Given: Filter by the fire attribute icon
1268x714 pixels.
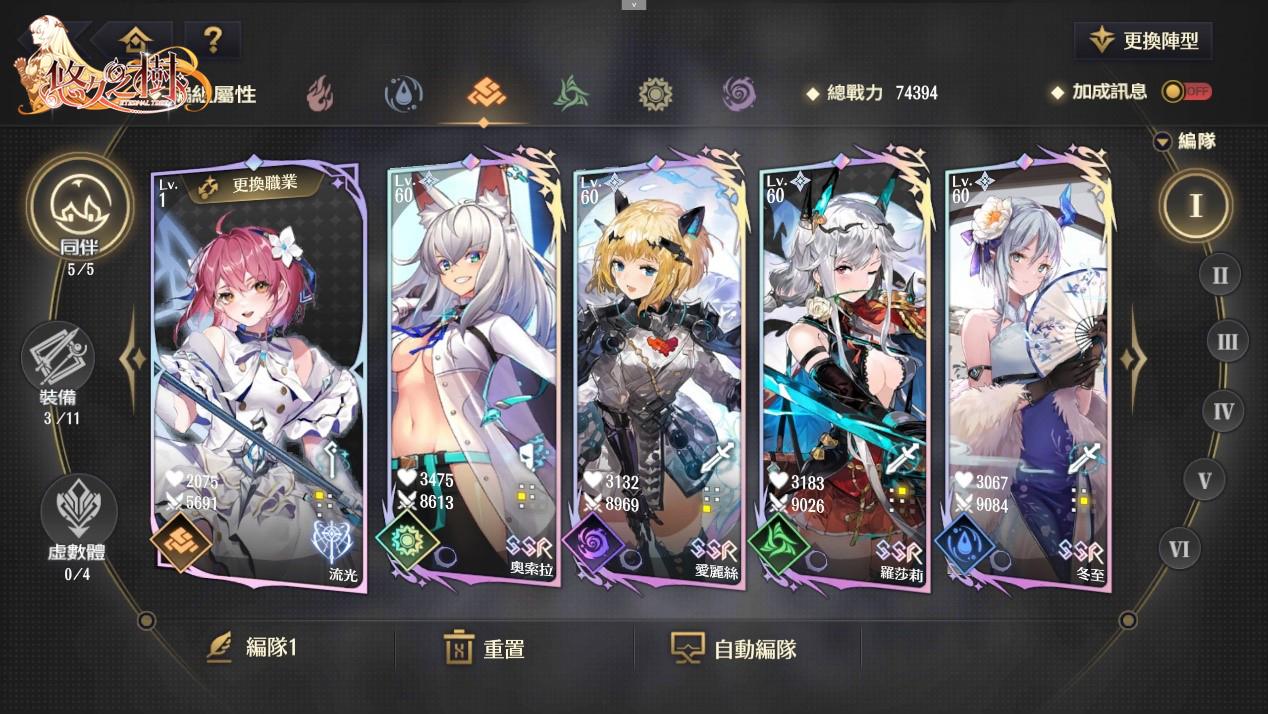Looking at the screenshot, I should (x=320, y=94).
